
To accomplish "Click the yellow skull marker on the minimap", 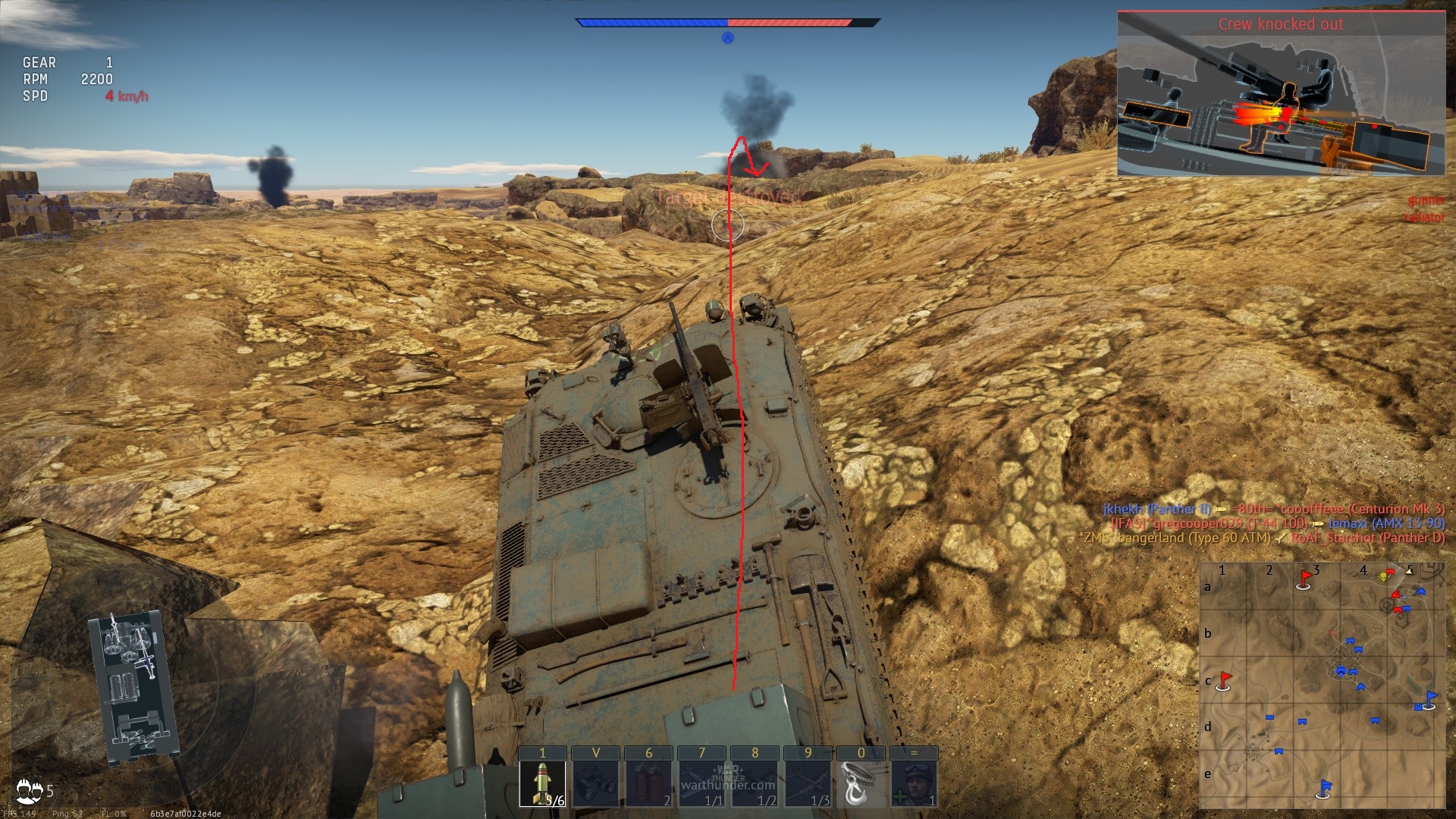I will point(1382,577).
